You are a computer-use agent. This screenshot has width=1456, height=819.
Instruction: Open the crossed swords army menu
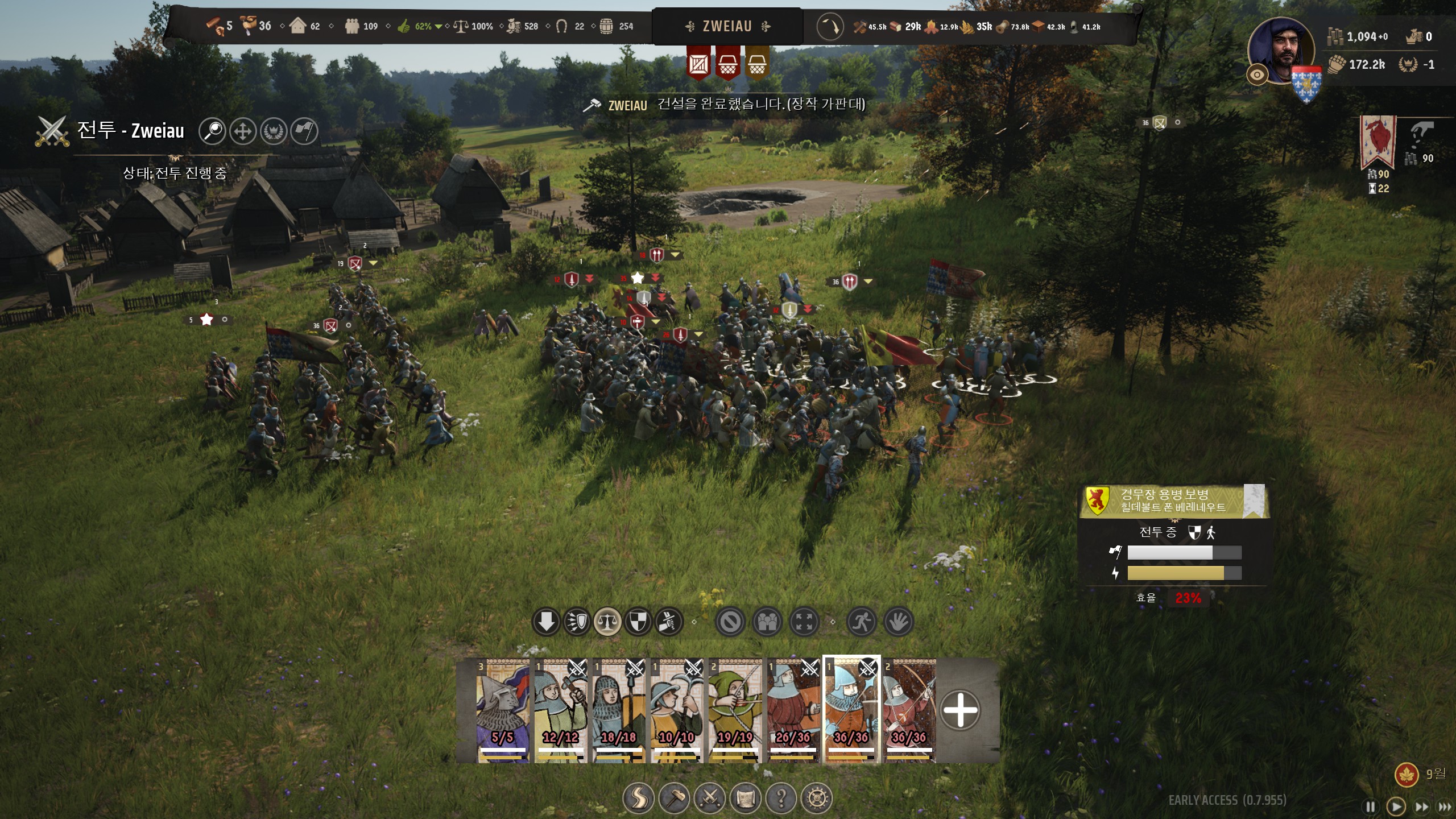tap(710, 799)
